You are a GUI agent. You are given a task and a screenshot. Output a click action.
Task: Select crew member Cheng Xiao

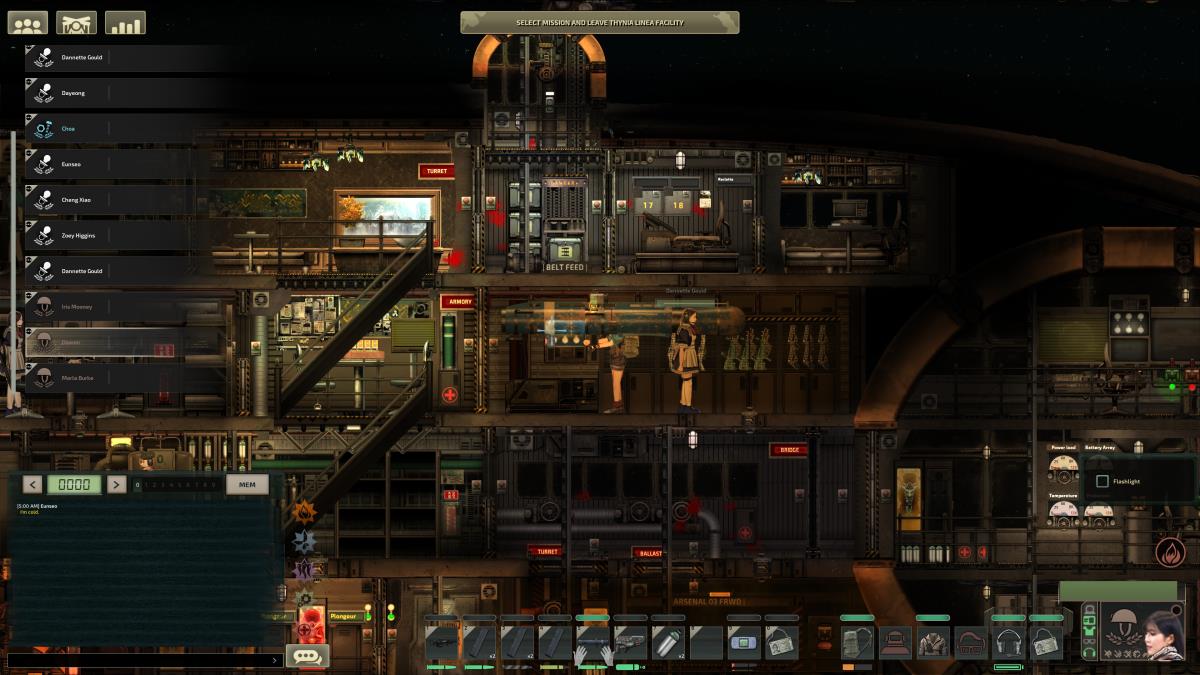120,200
